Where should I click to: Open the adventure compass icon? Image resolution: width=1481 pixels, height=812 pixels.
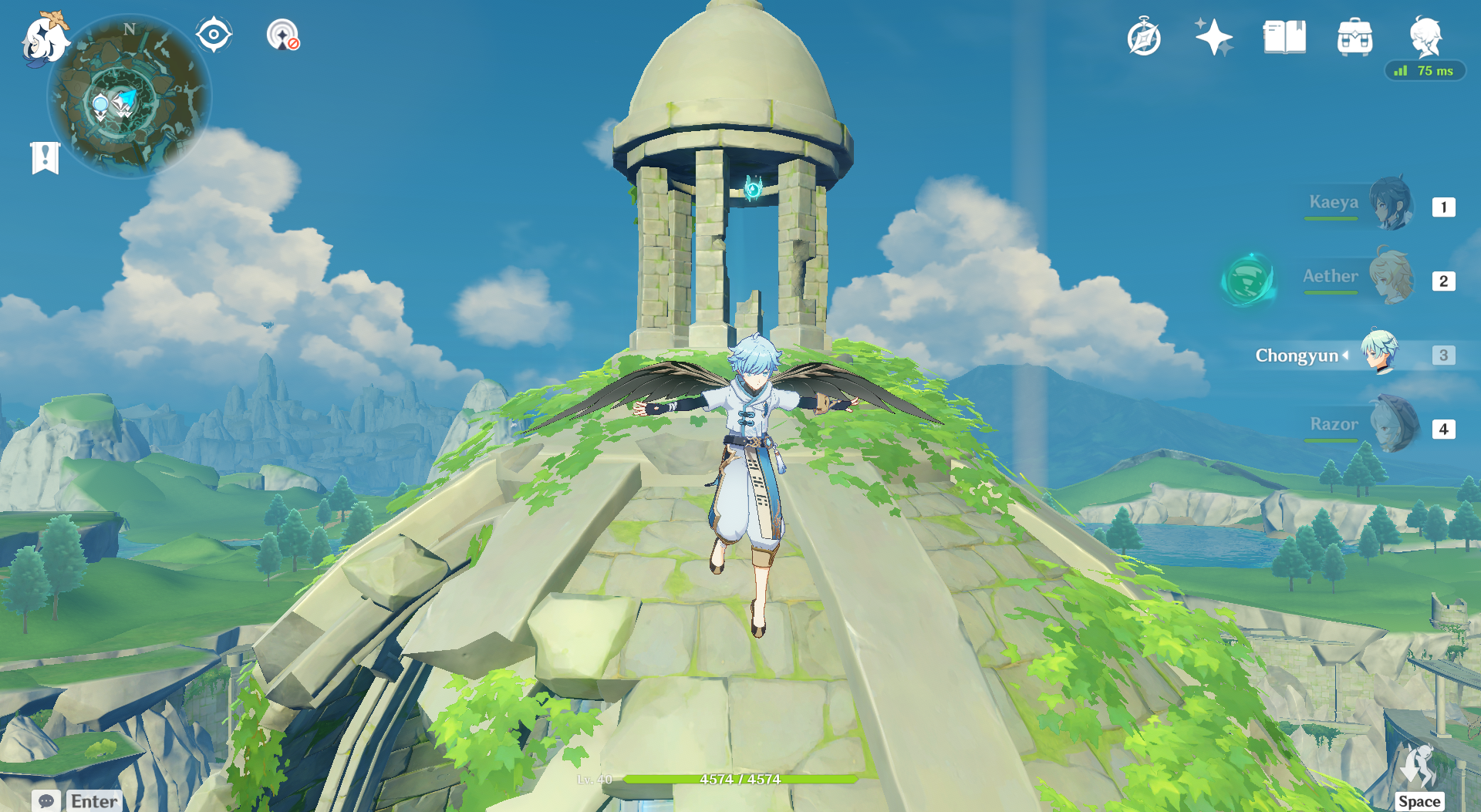pos(1144,37)
